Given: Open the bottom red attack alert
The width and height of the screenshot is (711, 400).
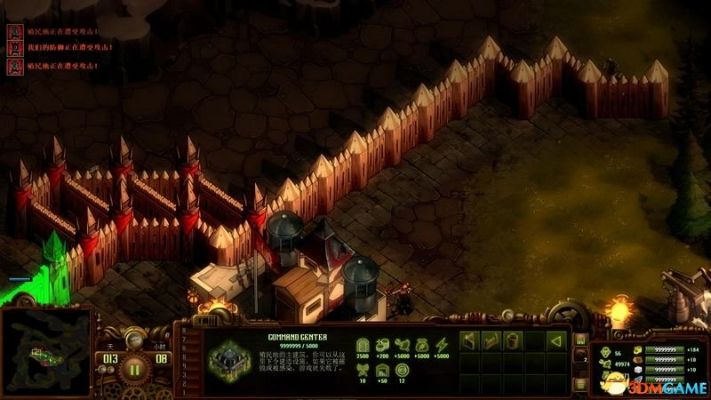Looking at the screenshot, I should [15, 67].
